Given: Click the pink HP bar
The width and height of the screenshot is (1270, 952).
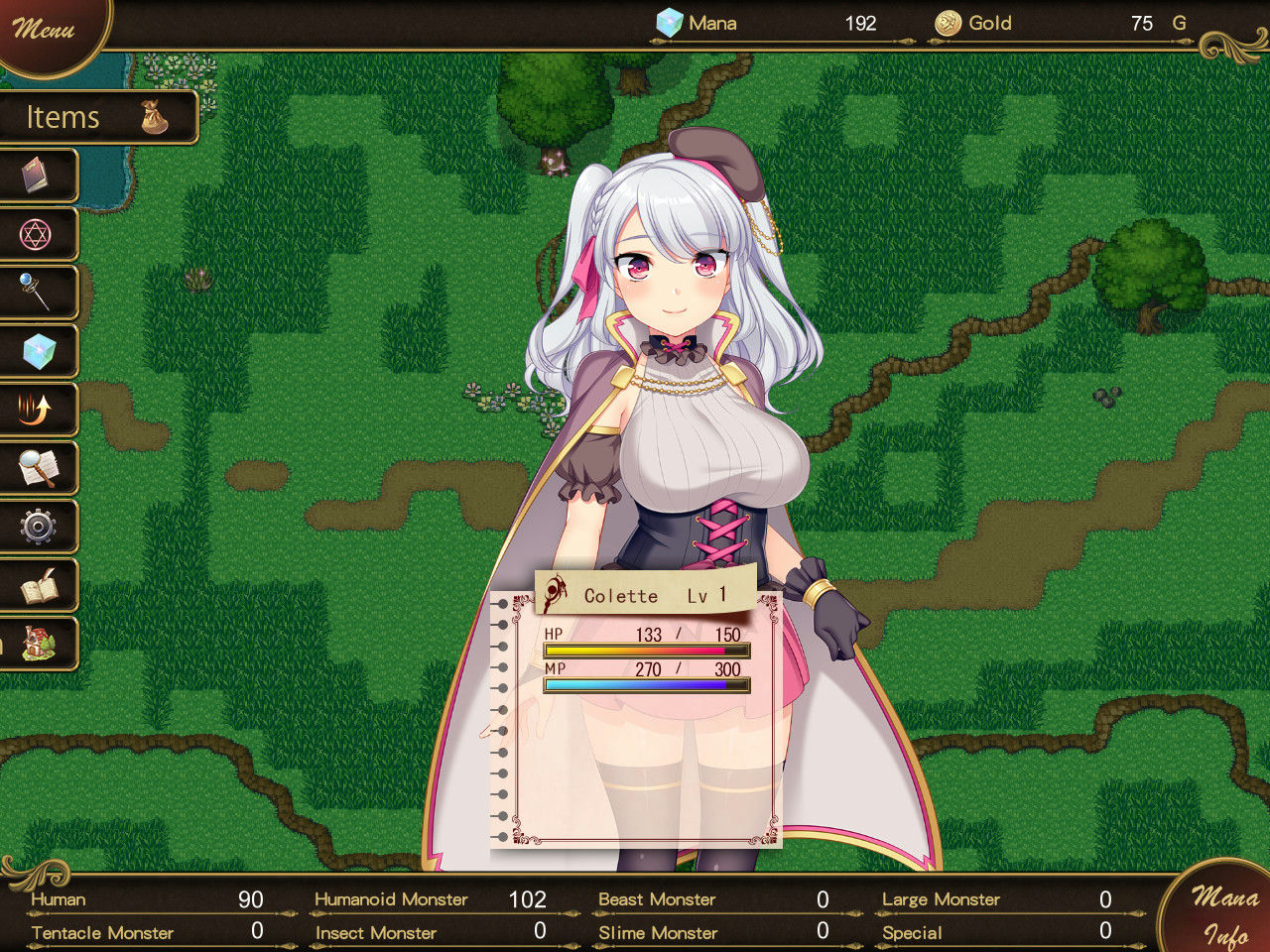Looking at the screenshot, I should (645, 650).
